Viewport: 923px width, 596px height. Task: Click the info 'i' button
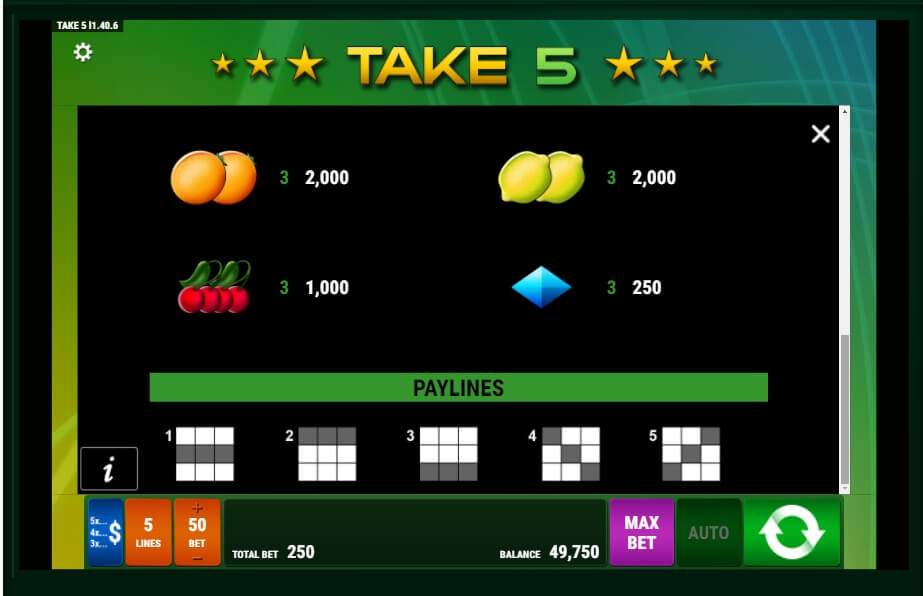pos(109,468)
